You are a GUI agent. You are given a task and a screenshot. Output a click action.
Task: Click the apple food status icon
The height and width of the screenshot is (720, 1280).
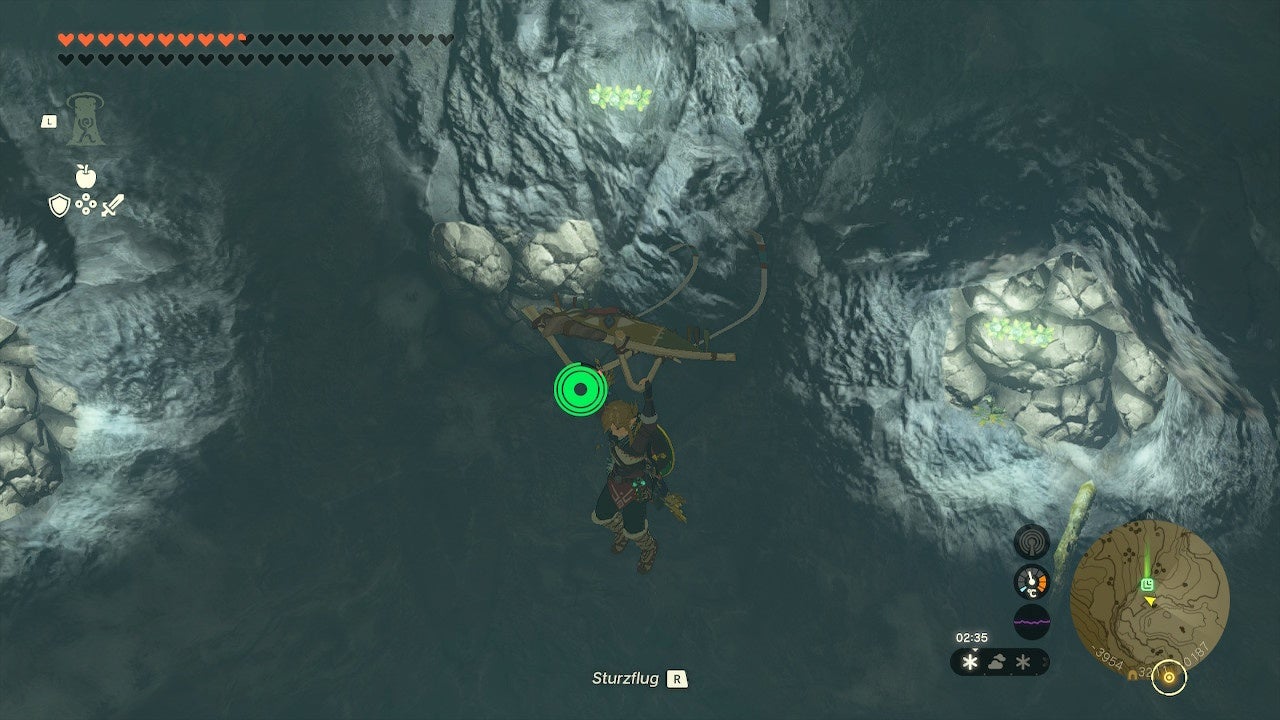(x=86, y=175)
